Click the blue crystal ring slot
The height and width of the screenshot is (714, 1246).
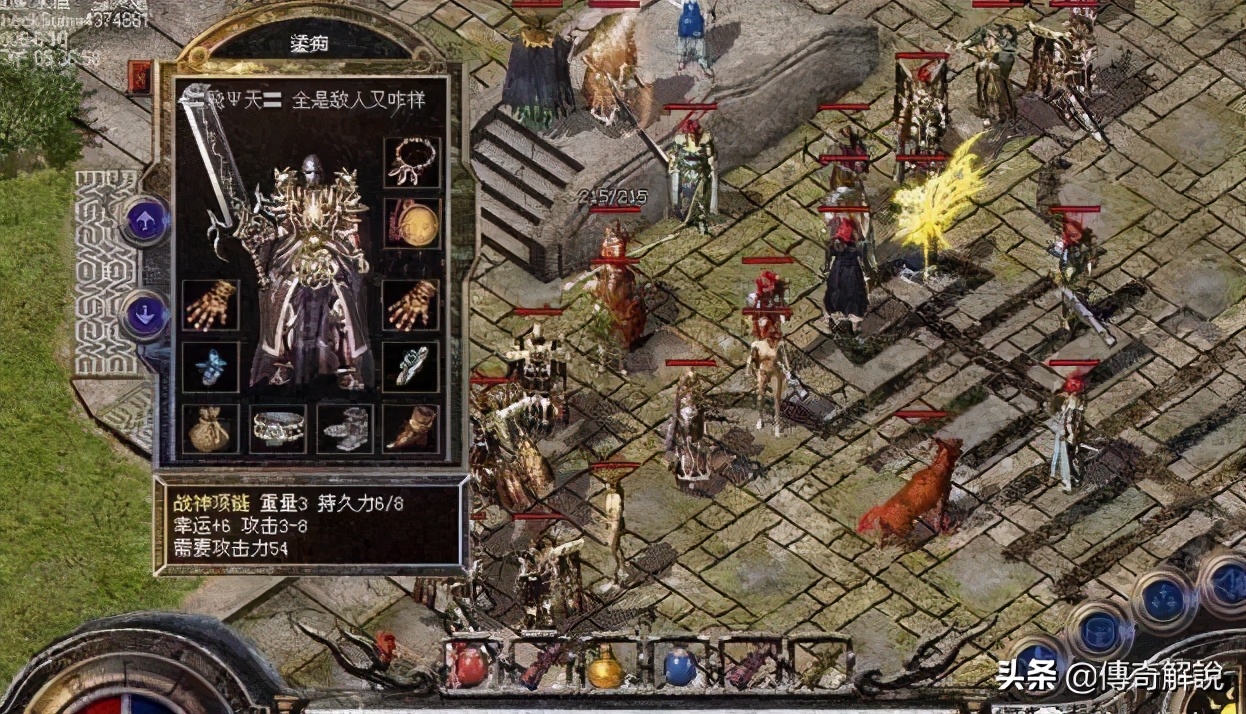(211, 367)
